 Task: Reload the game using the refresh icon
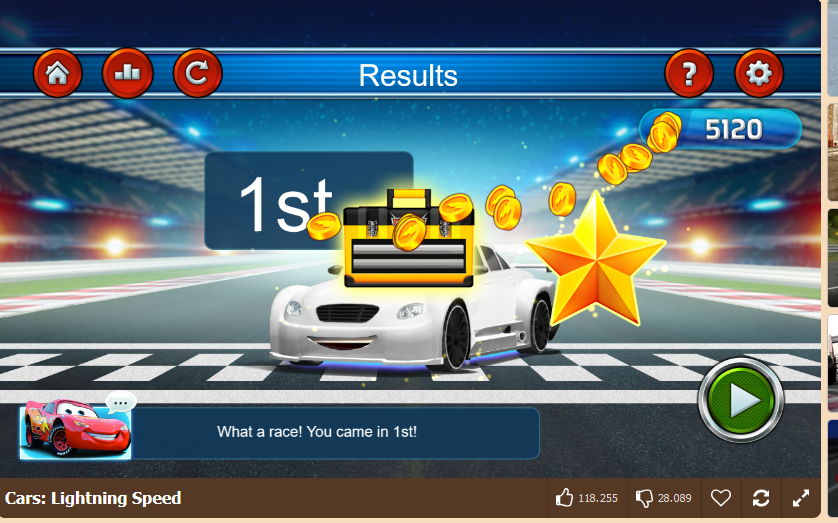[761, 498]
